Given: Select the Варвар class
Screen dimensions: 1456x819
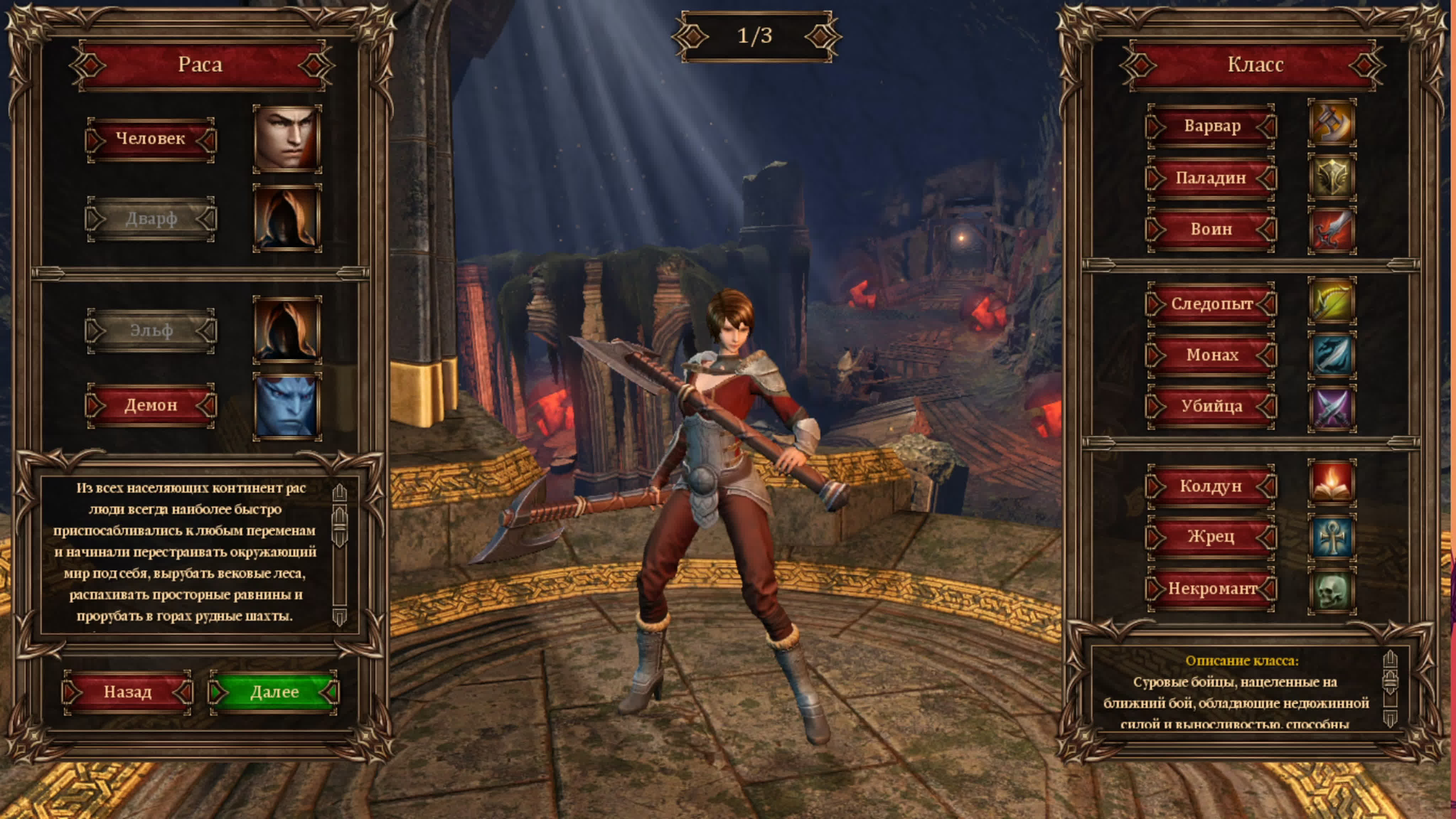Looking at the screenshot, I should coord(1211,125).
